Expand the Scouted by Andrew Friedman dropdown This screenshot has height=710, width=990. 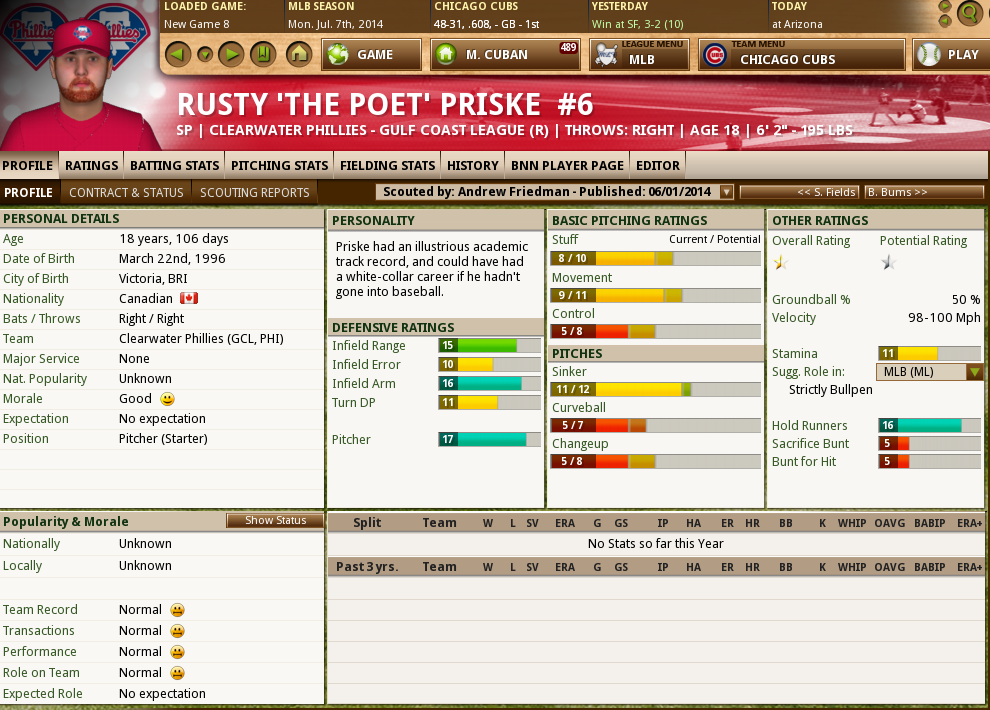[x=726, y=192]
